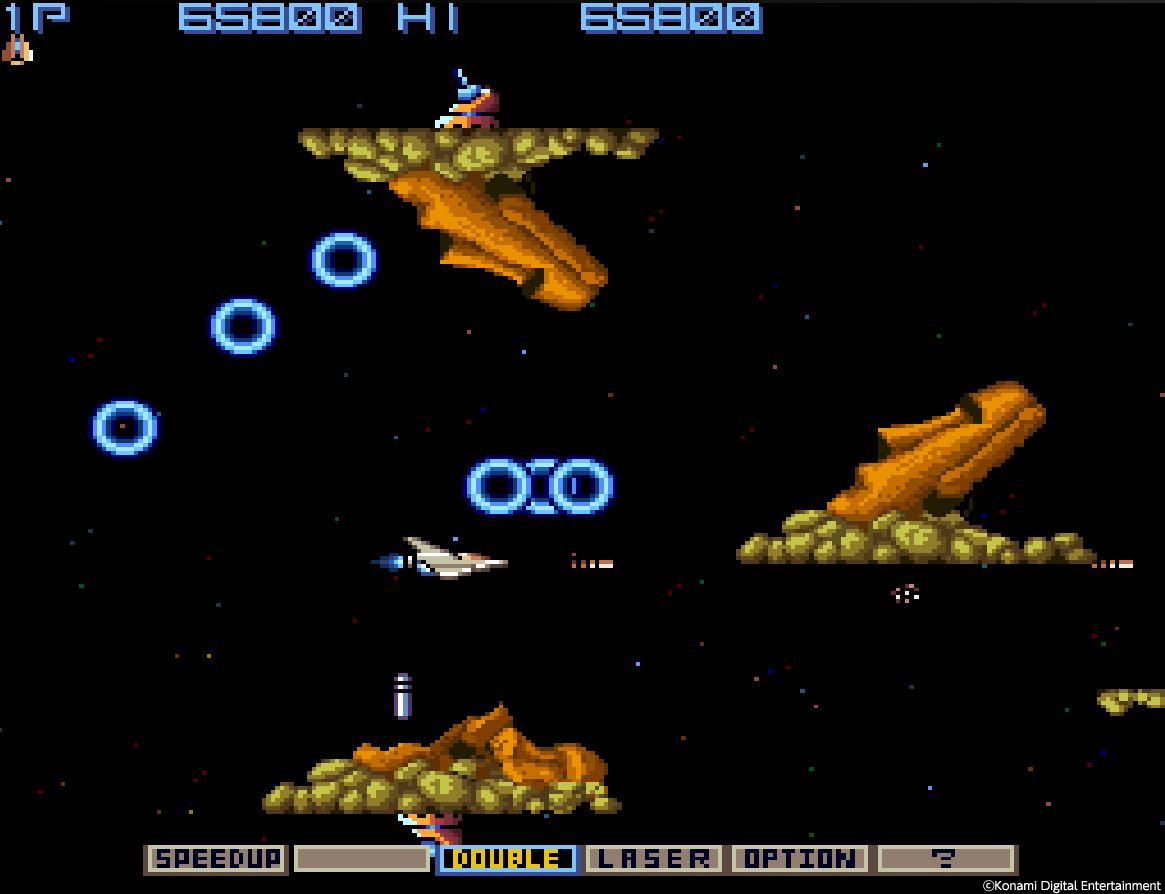Click the blank power meter slot
Viewport: 1165px width, 894px height.
(x=362, y=859)
